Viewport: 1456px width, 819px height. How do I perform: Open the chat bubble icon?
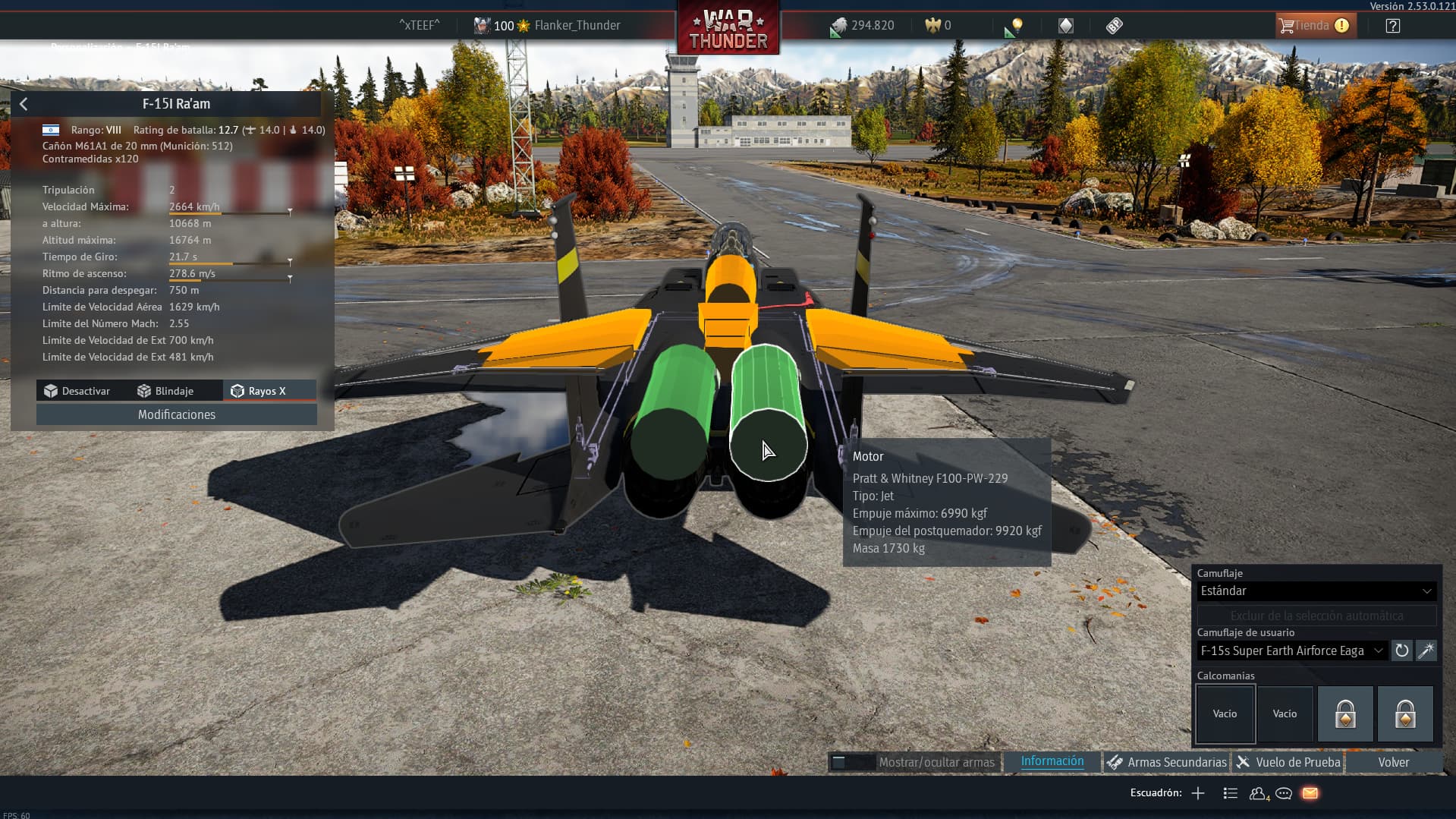click(1284, 793)
